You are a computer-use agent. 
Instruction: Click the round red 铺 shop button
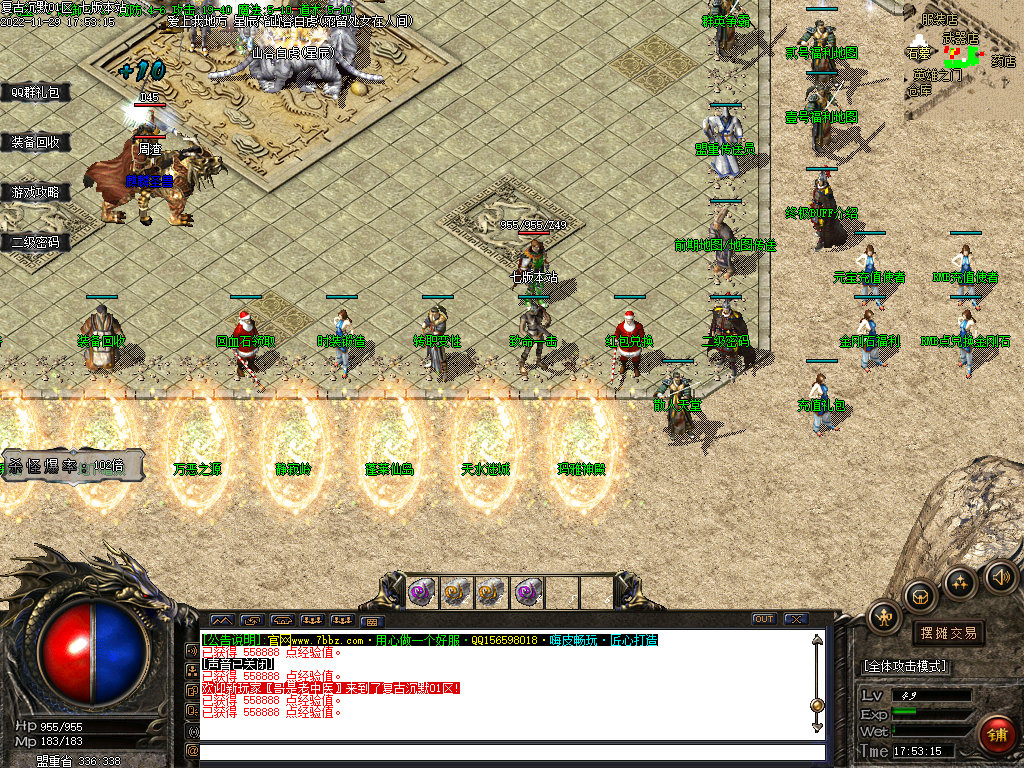(x=996, y=734)
